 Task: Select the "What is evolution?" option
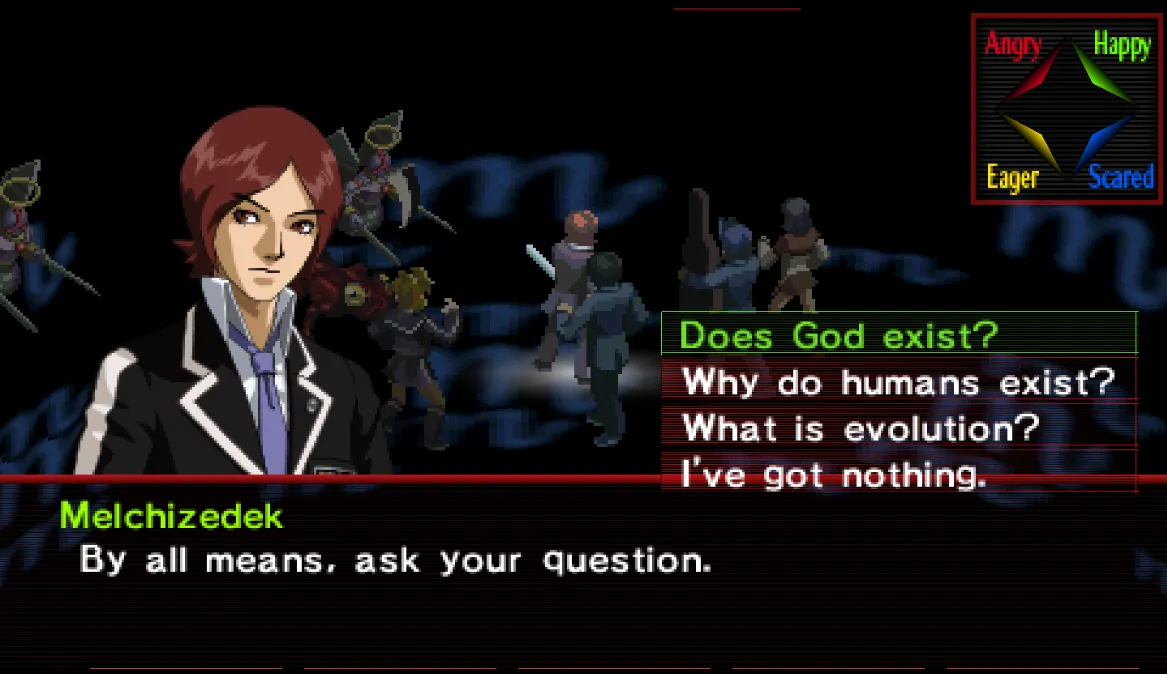[x=861, y=428]
